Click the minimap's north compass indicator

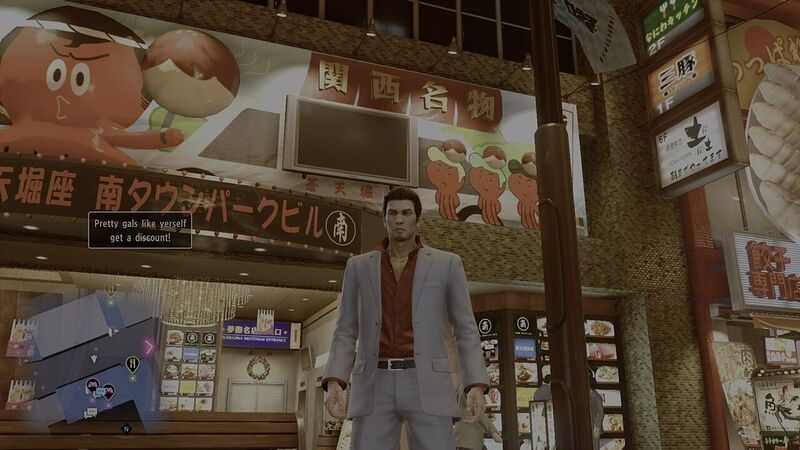point(127,428)
